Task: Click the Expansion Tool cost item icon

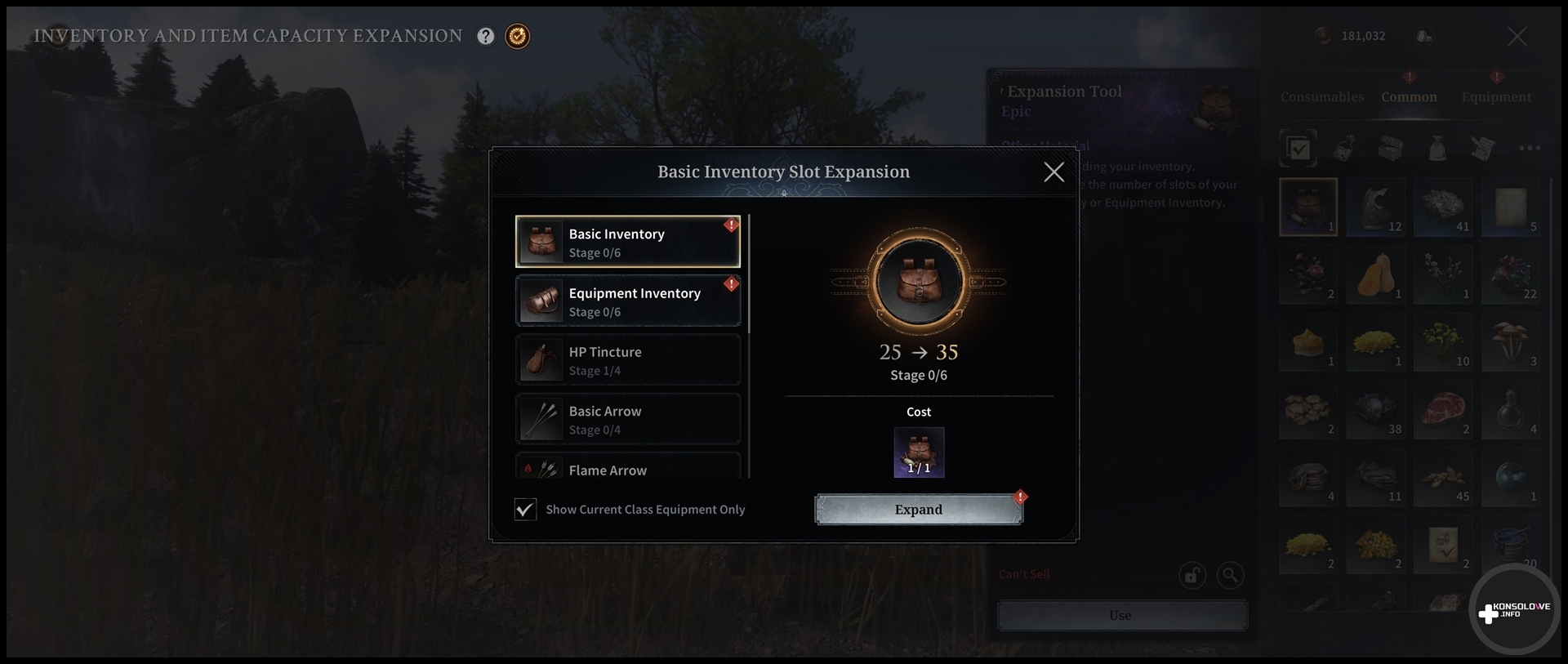Action: [x=919, y=452]
